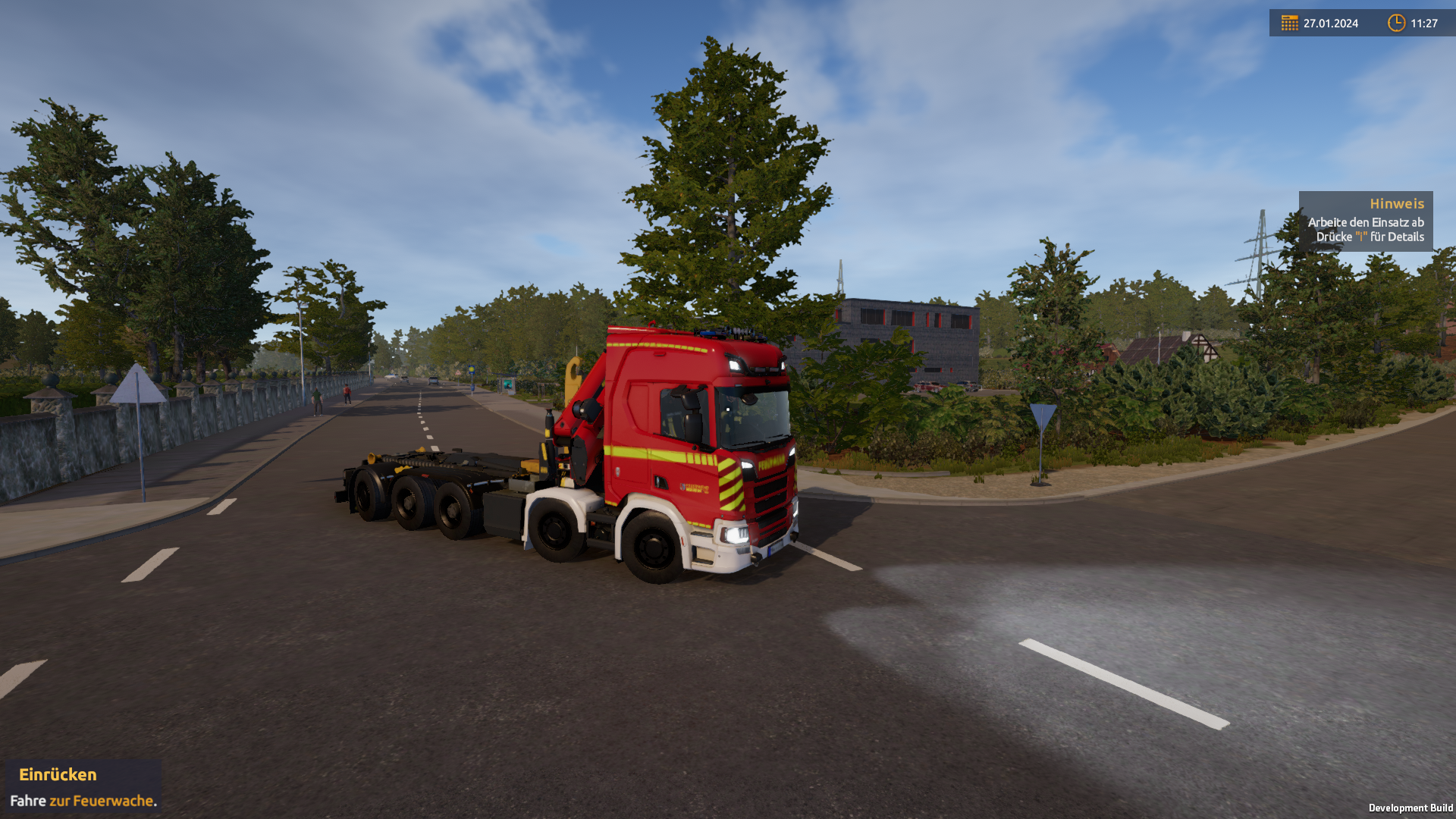Screen dimensions: 1456x819
Task: Click the clock icon beside the time
Action: click(x=1396, y=23)
